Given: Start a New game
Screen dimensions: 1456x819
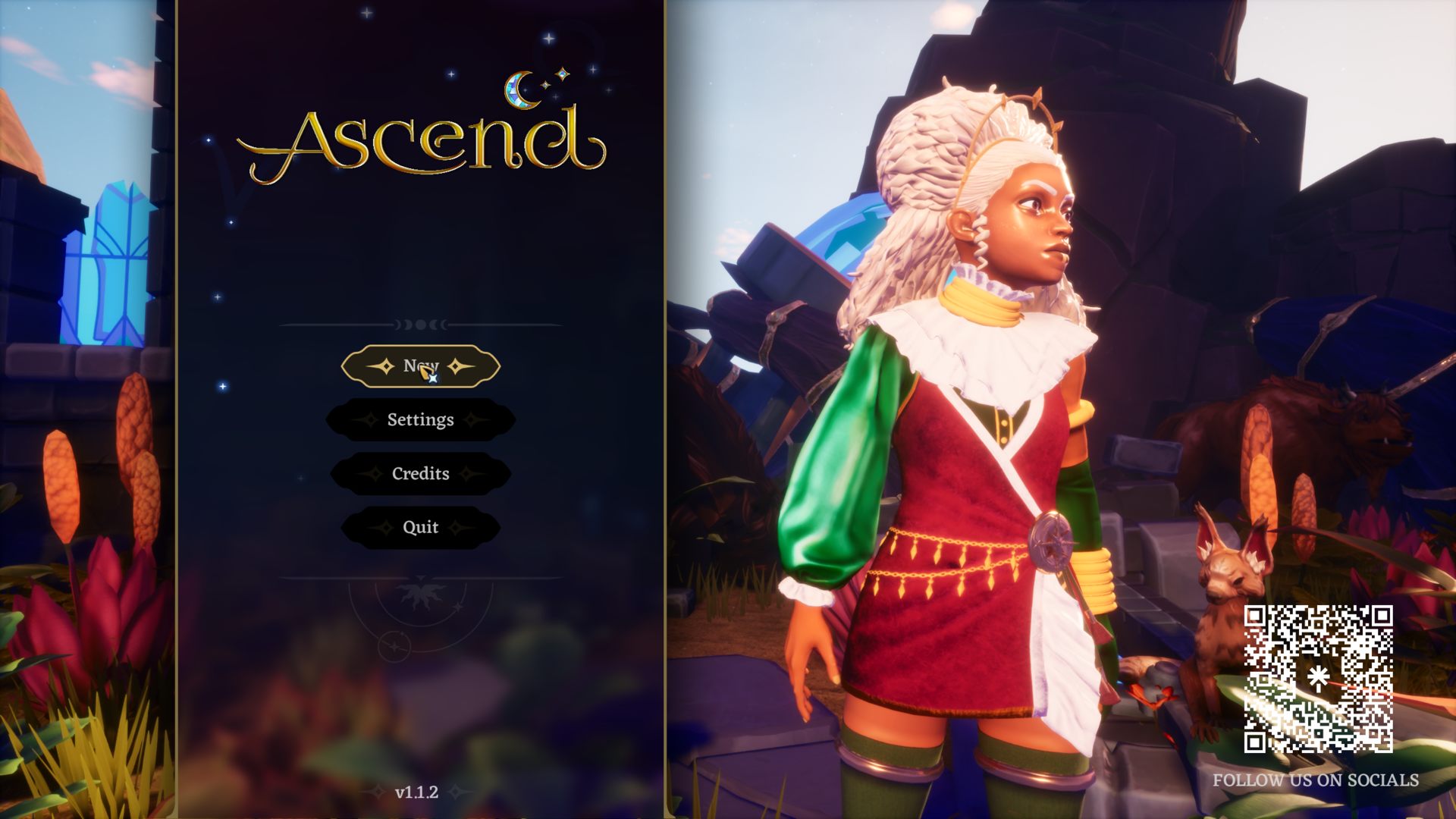Looking at the screenshot, I should (x=420, y=367).
